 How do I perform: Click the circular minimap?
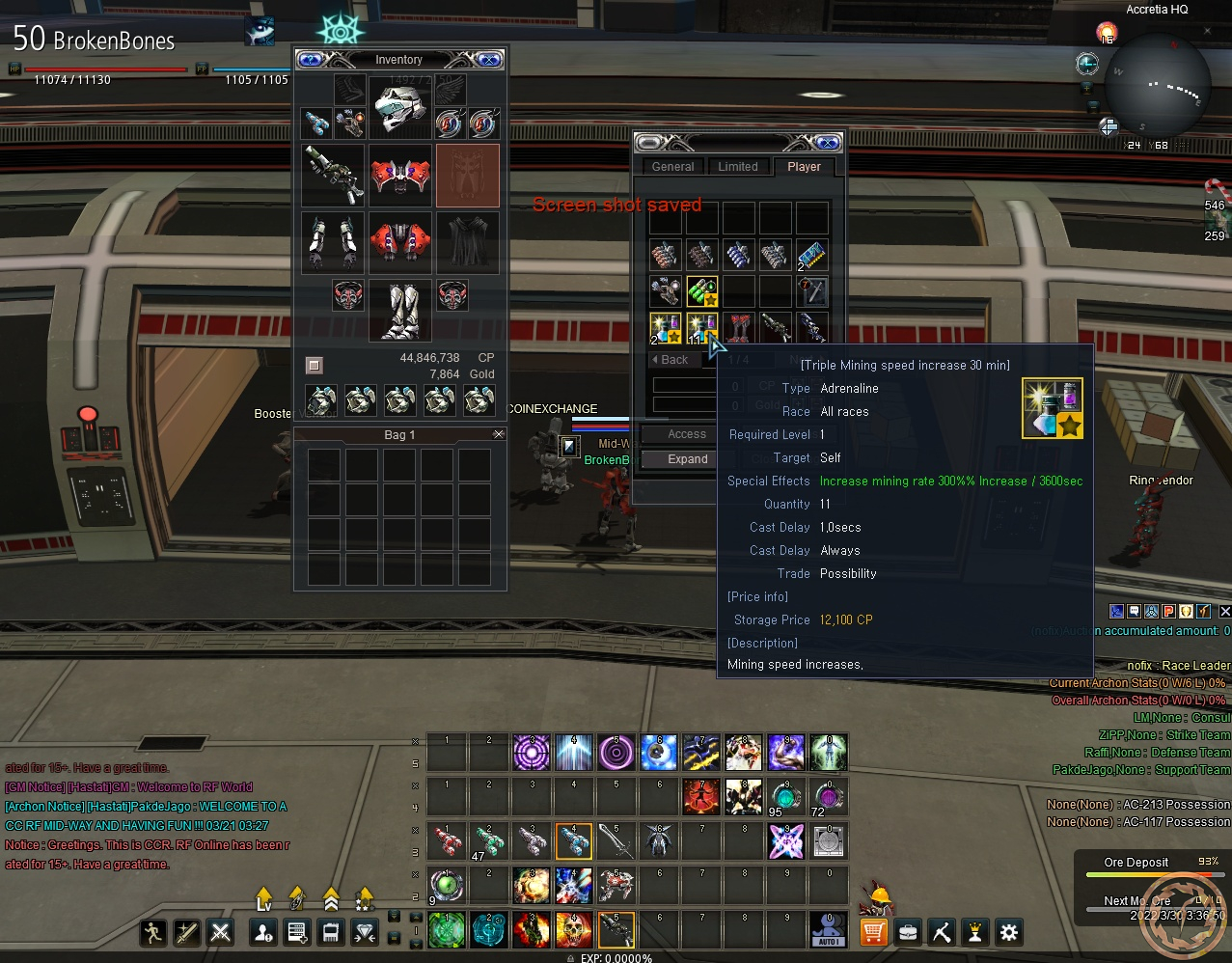click(1157, 85)
